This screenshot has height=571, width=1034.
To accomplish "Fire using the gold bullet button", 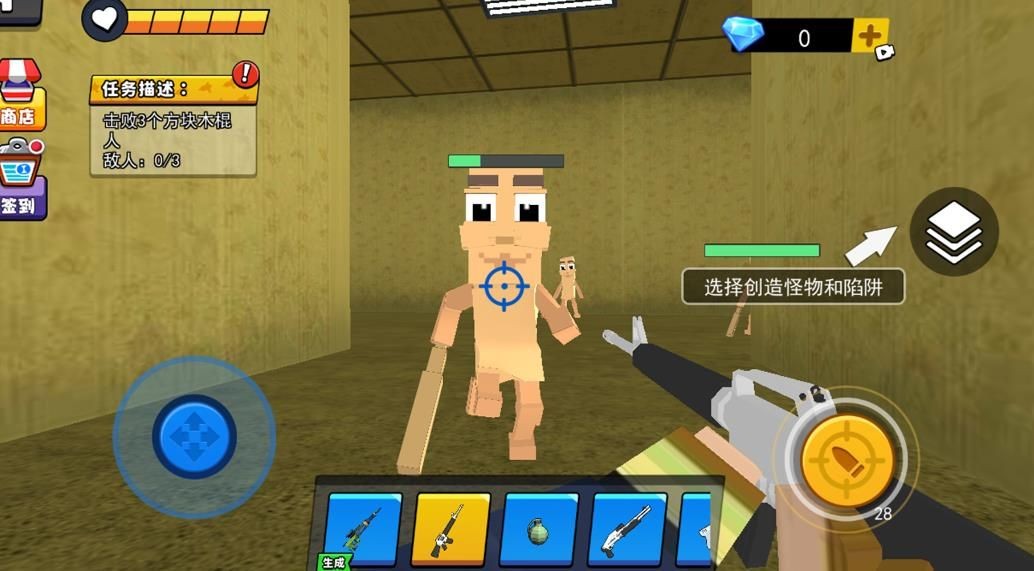I will coord(847,460).
